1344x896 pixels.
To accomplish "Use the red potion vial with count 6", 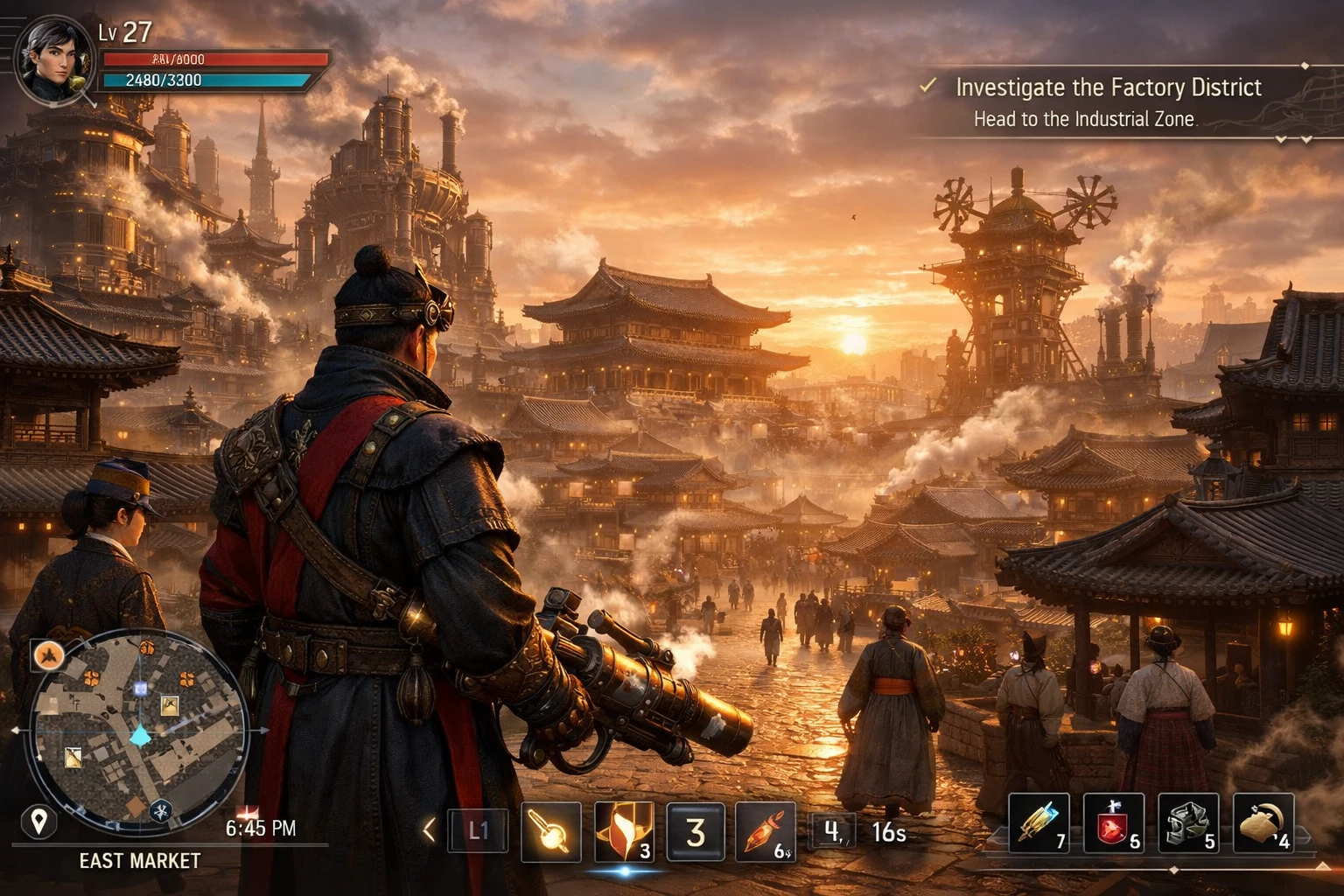I will click(766, 831).
